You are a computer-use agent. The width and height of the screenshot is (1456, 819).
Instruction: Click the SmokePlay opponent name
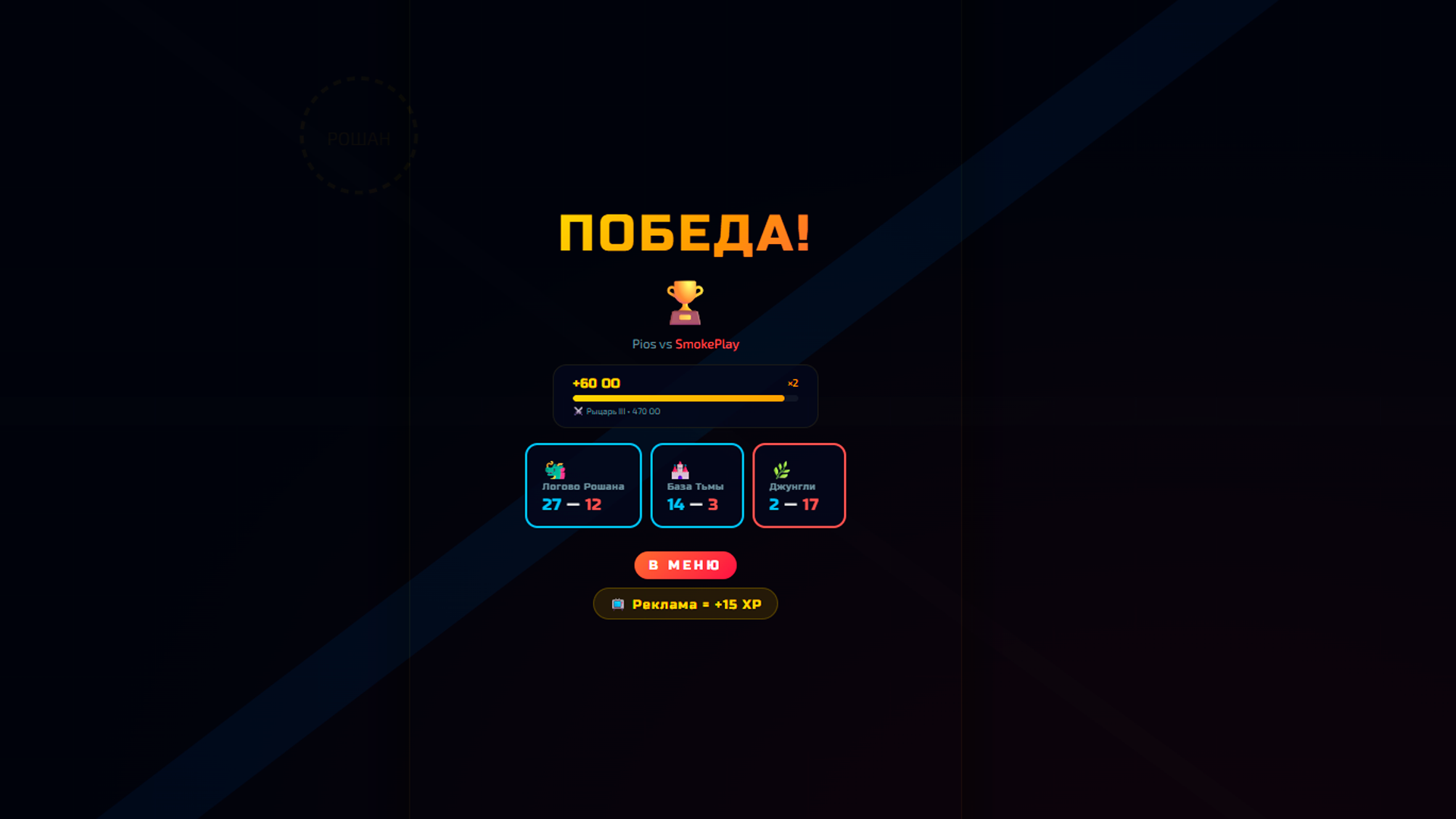click(707, 344)
